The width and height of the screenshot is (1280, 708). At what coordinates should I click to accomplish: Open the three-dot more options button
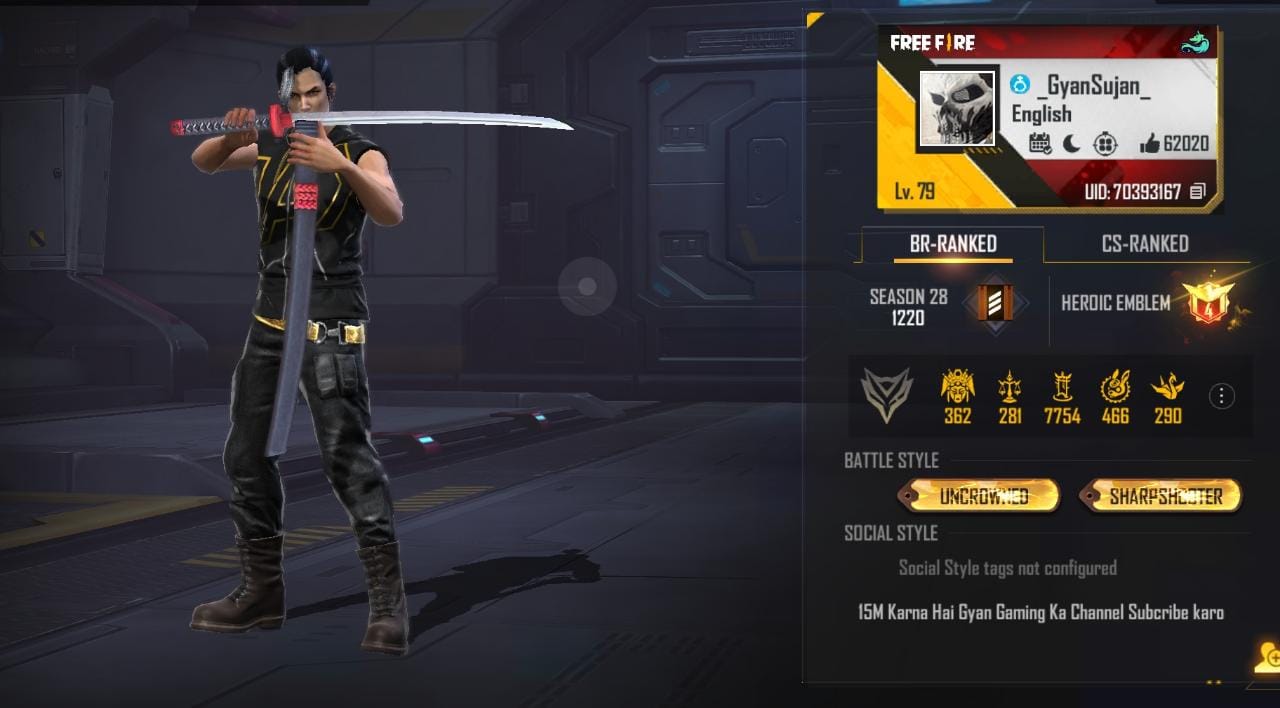coord(1221,396)
